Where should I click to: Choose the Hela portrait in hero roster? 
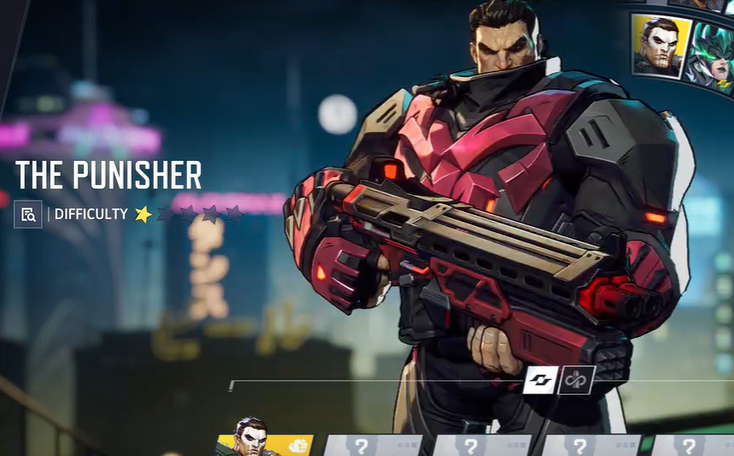(x=715, y=57)
